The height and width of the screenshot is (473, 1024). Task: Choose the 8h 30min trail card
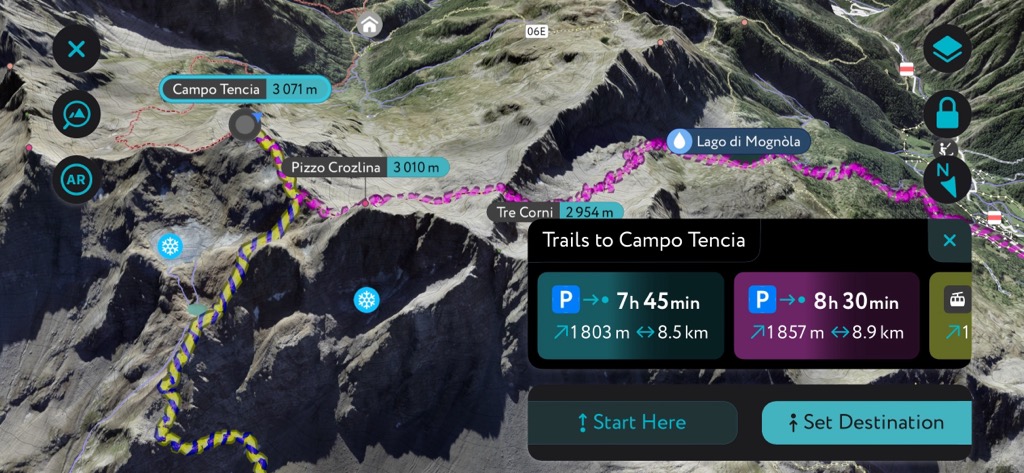826,315
